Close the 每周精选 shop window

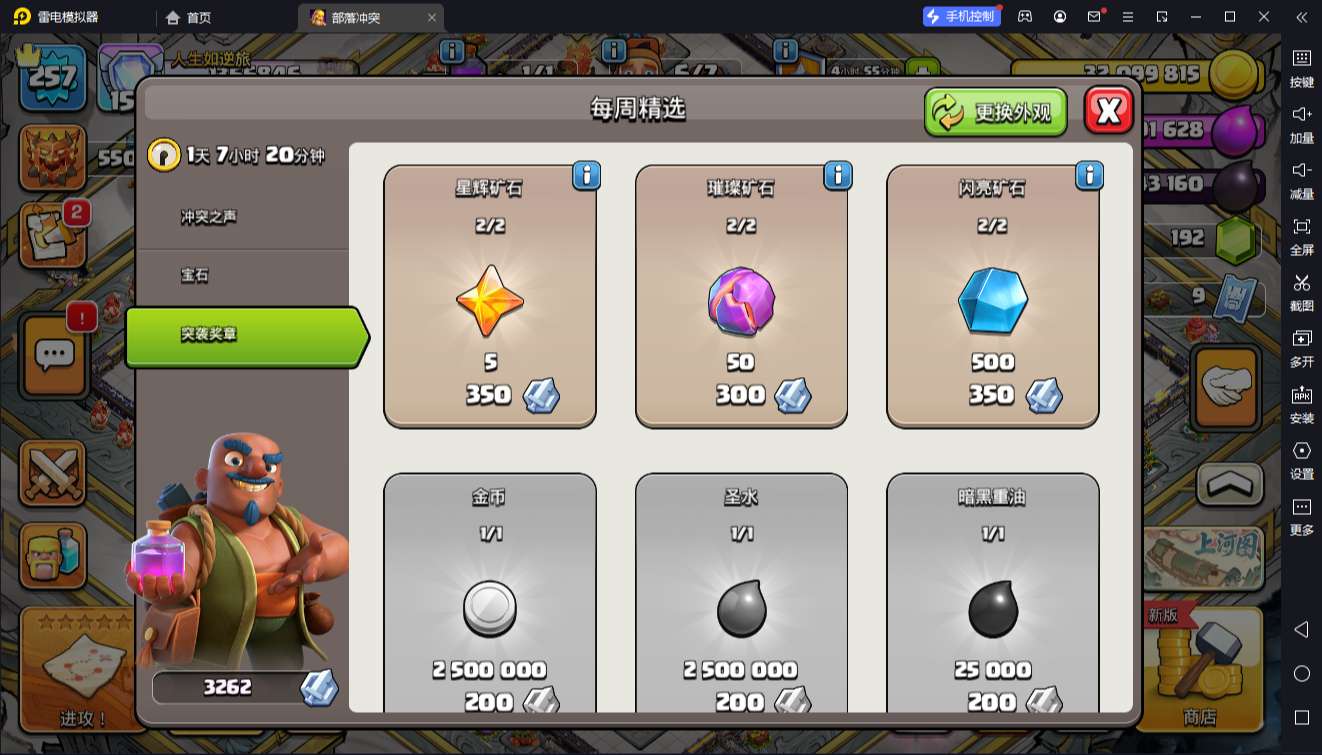pyautogui.click(x=1108, y=110)
